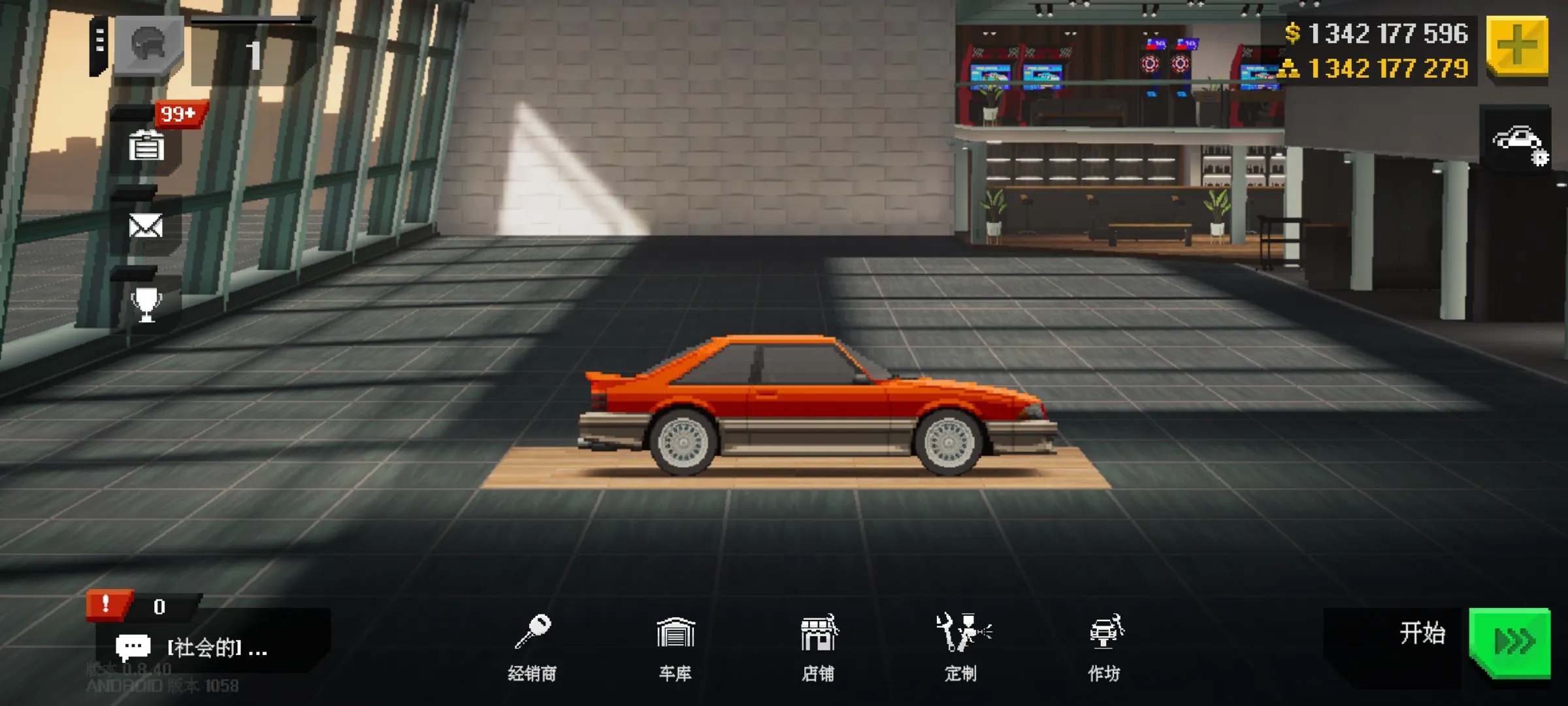
Task: Open the mail inbox envelope
Action: (x=148, y=226)
